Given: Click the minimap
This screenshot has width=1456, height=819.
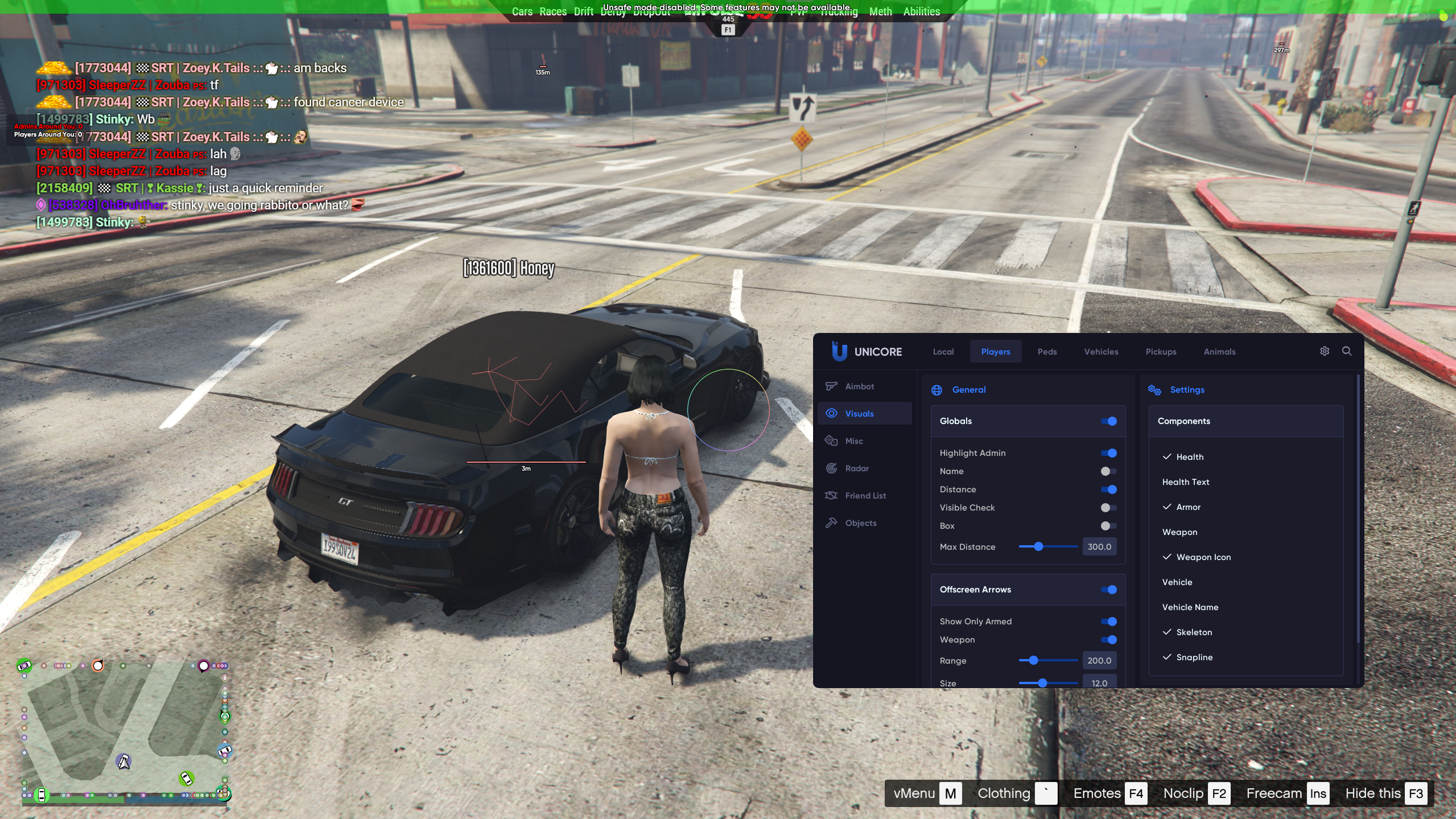Looking at the screenshot, I should point(125,731).
